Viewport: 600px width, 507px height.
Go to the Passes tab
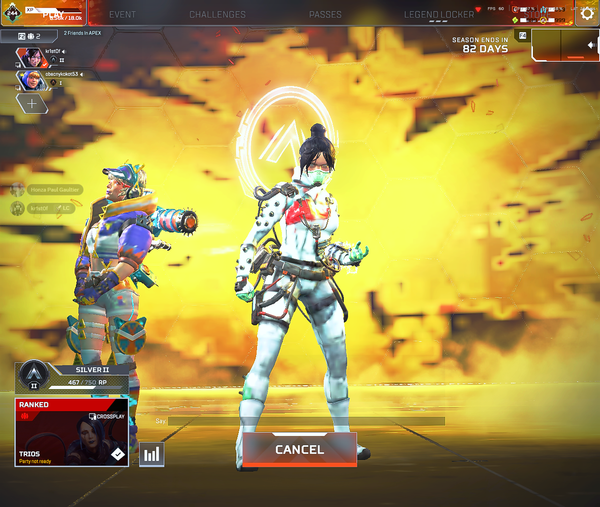(x=325, y=15)
